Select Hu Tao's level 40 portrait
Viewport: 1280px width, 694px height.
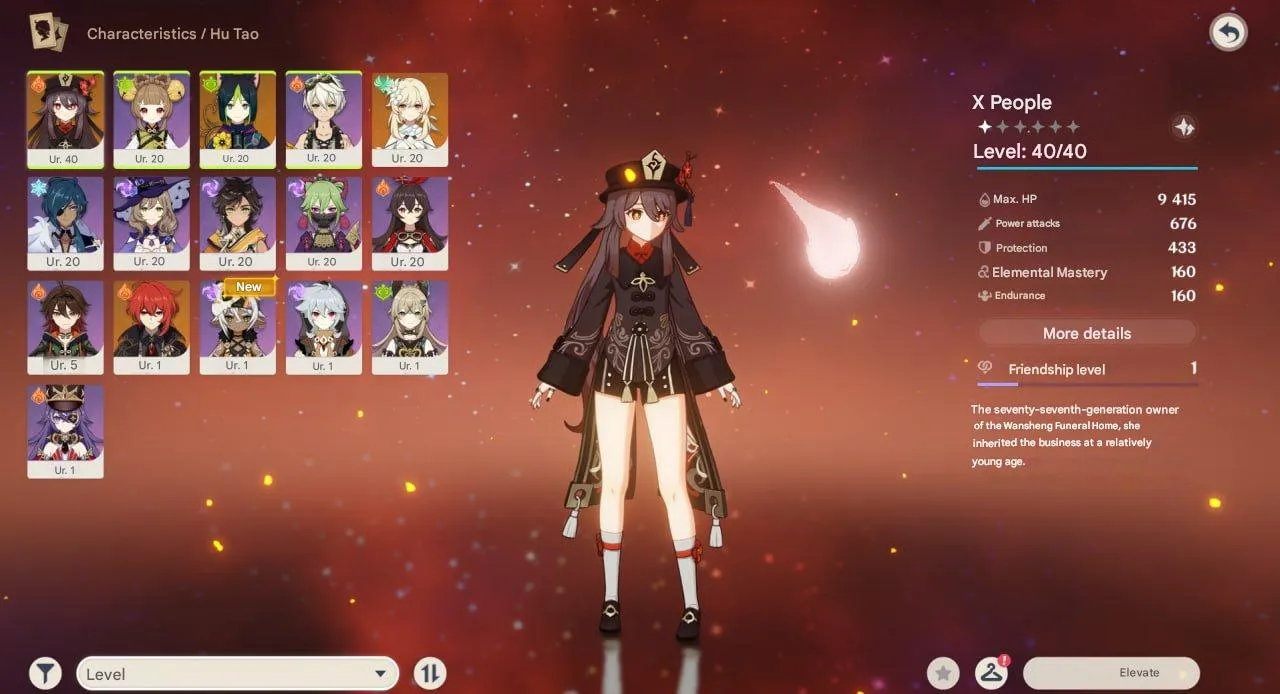point(65,119)
